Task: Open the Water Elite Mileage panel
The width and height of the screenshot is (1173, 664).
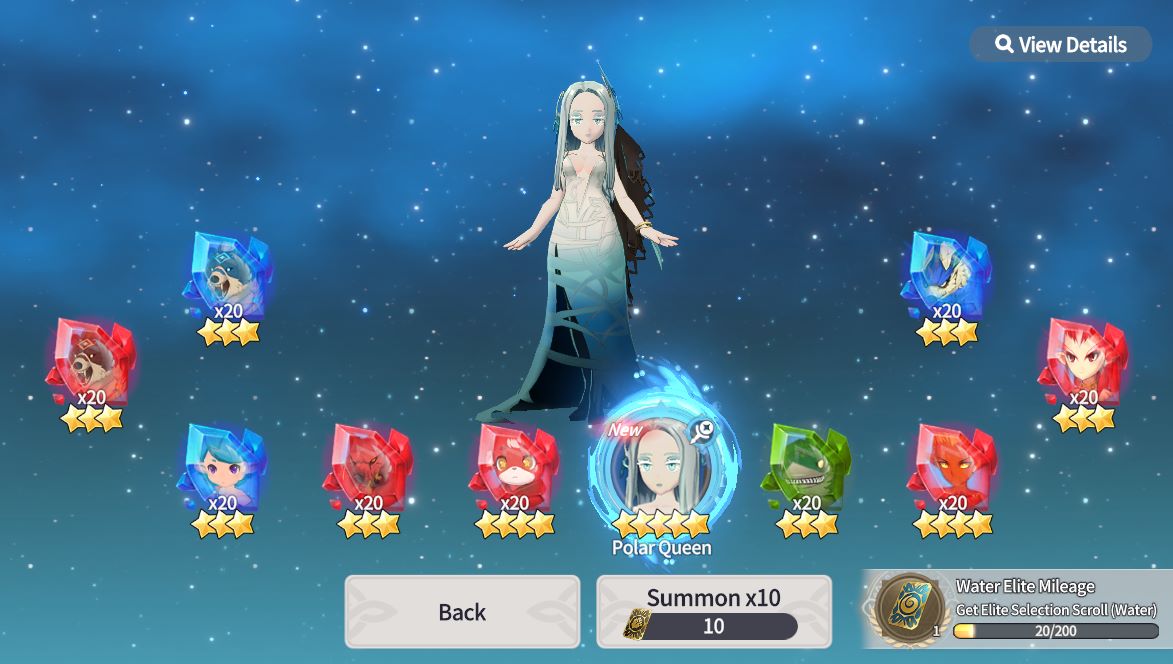Action: (1017, 609)
